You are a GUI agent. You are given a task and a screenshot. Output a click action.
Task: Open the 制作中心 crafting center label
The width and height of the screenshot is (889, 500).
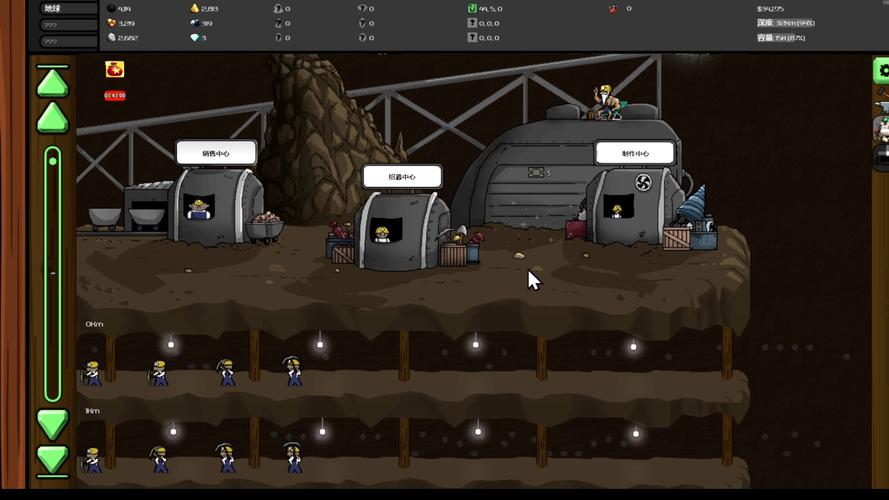tap(635, 153)
